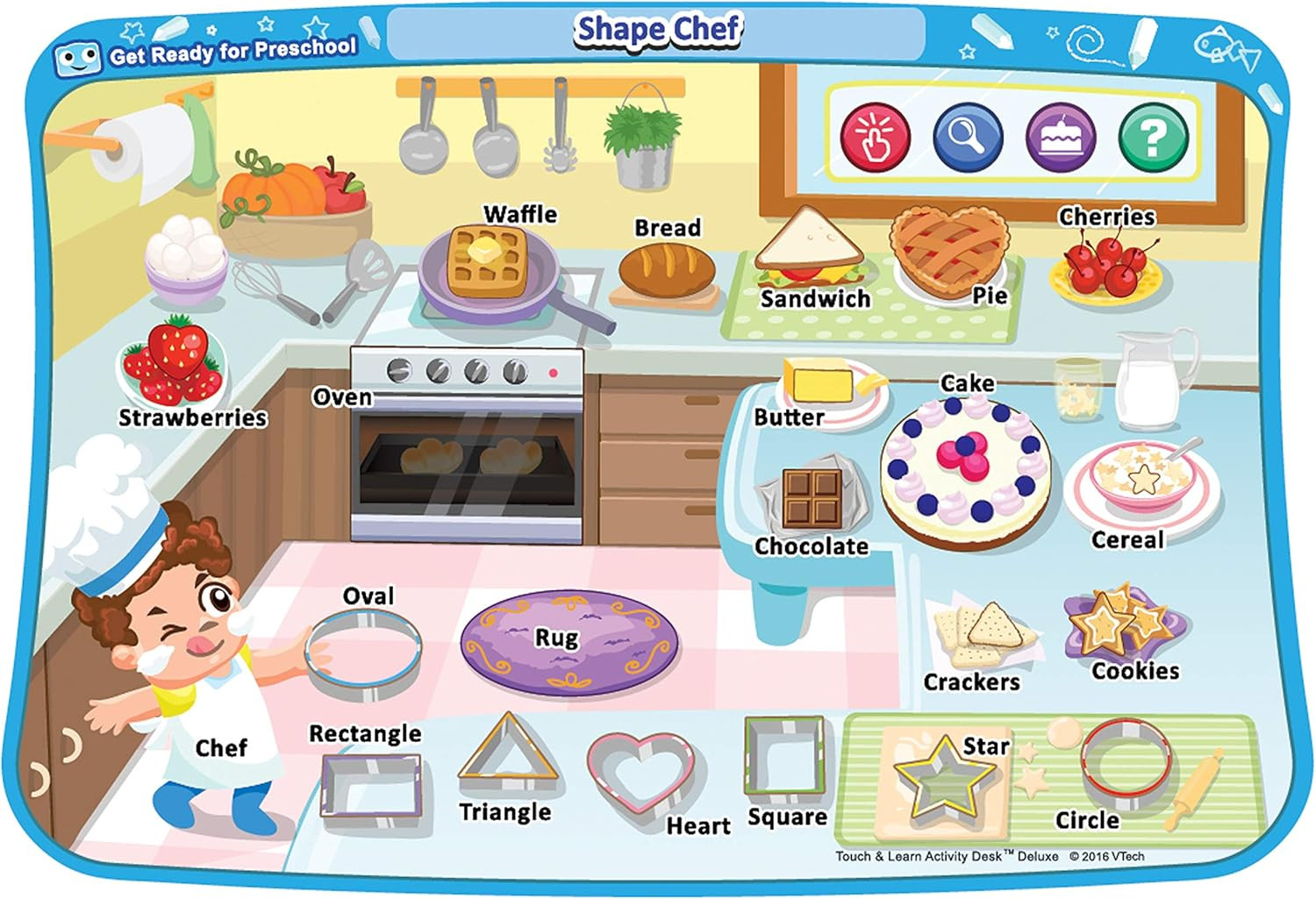Select the star-shaped cookies plate

[1119, 624]
